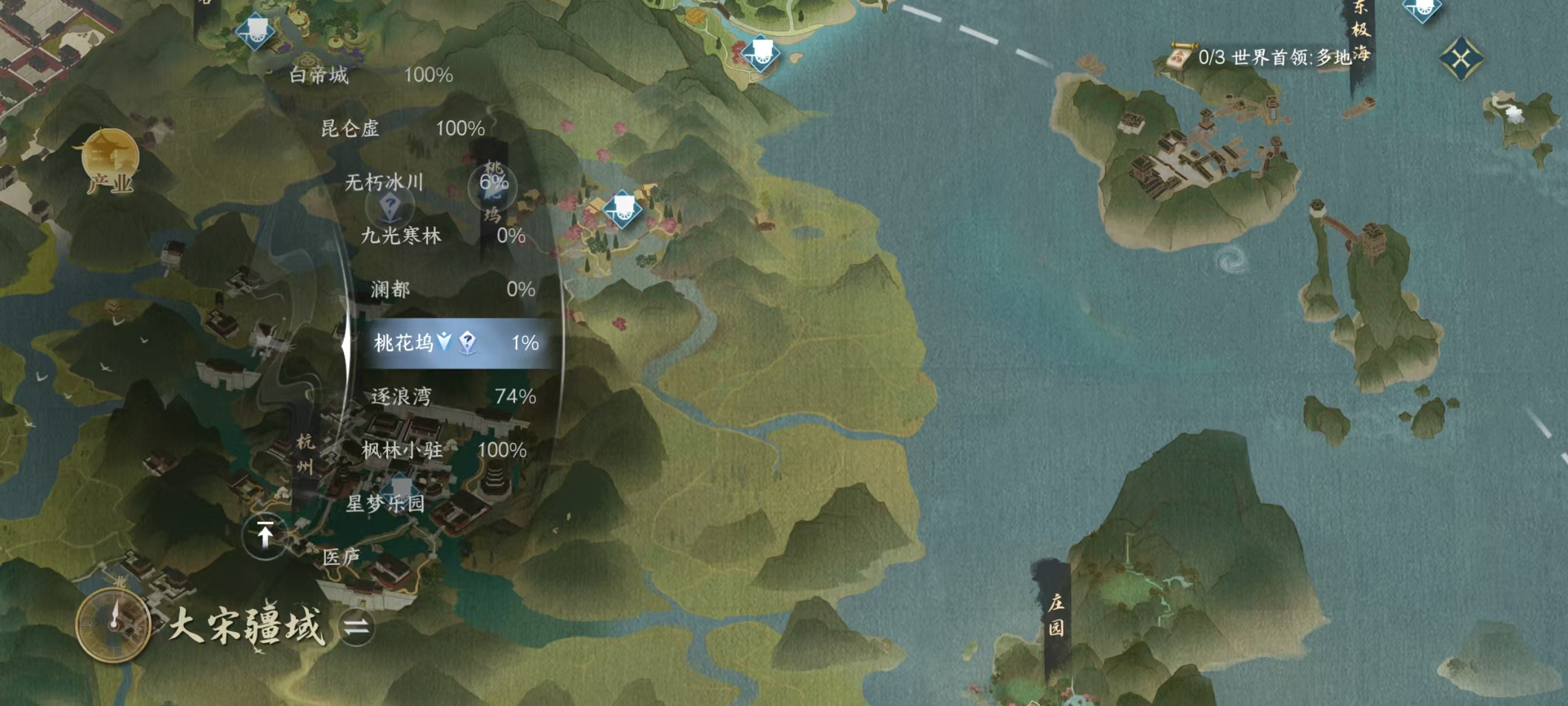Click the highlighted 桃花坞 entry
The width and height of the screenshot is (1568, 706).
(455, 343)
